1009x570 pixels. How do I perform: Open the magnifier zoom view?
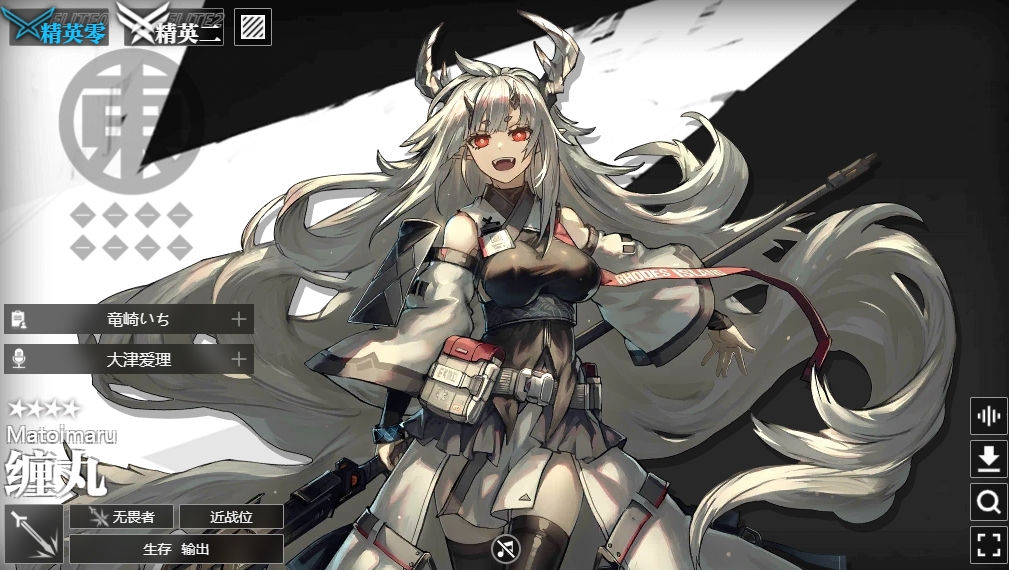pyautogui.click(x=988, y=502)
